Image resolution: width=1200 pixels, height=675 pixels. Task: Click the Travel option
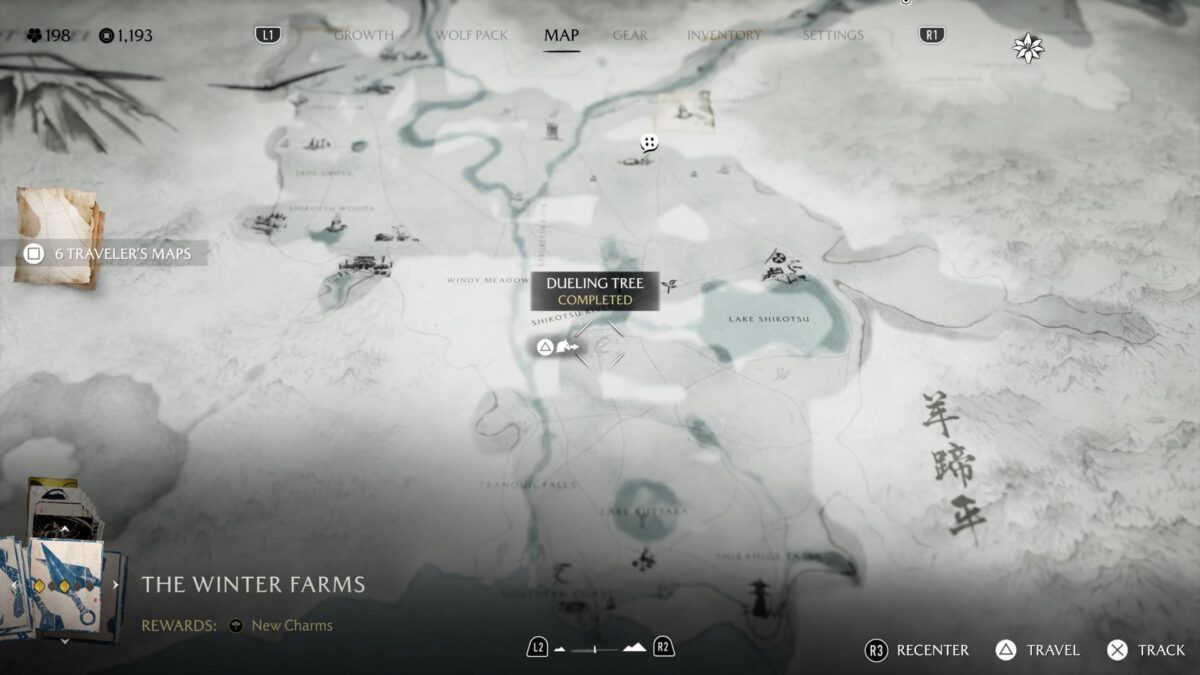1038,650
